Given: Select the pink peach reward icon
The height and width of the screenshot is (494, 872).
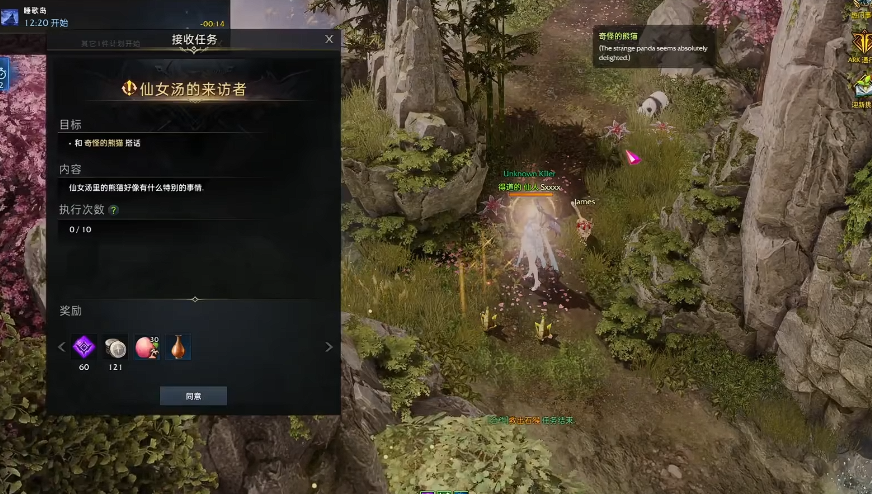Looking at the screenshot, I should click(146, 347).
